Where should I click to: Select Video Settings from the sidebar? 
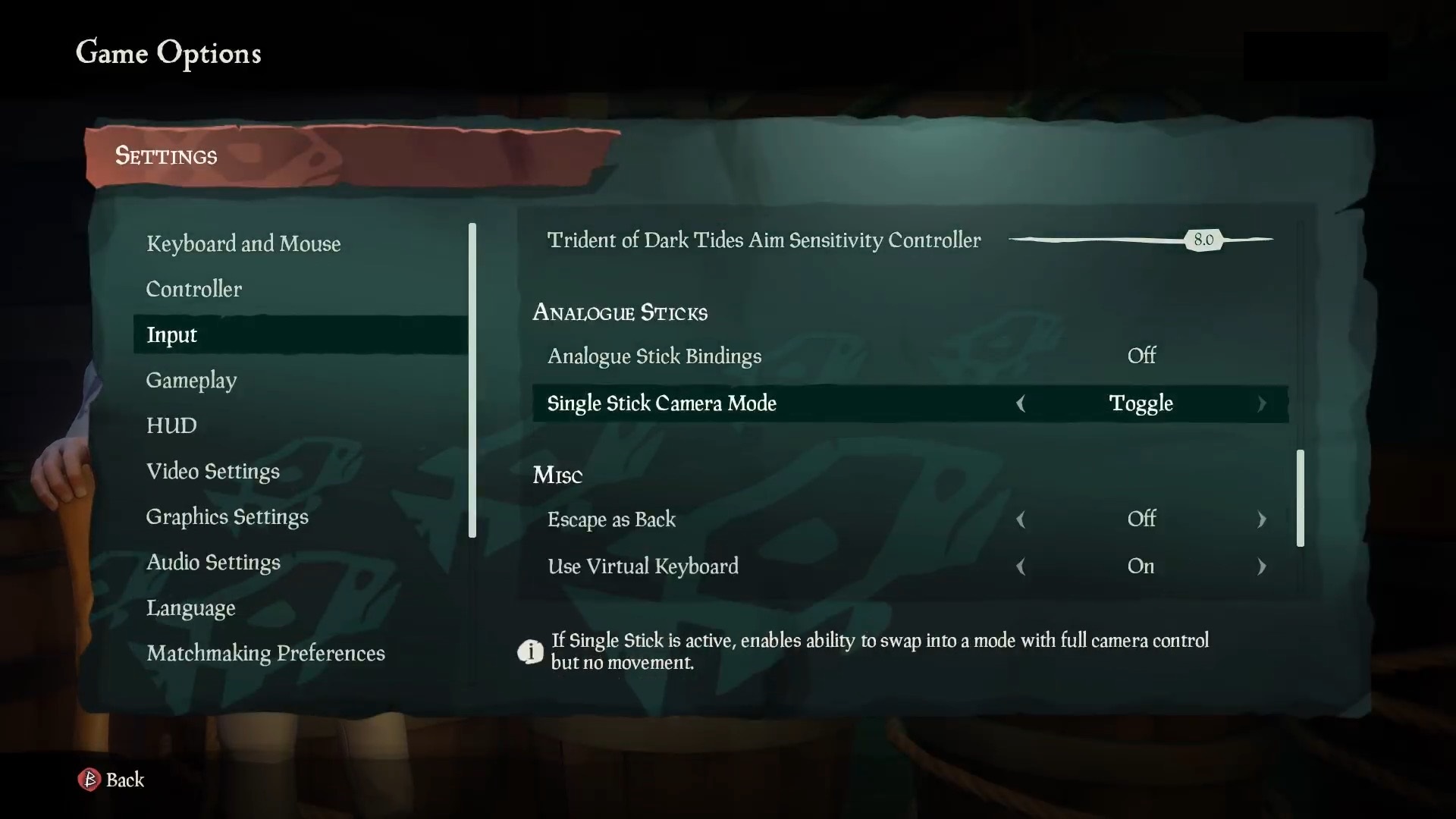(213, 471)
